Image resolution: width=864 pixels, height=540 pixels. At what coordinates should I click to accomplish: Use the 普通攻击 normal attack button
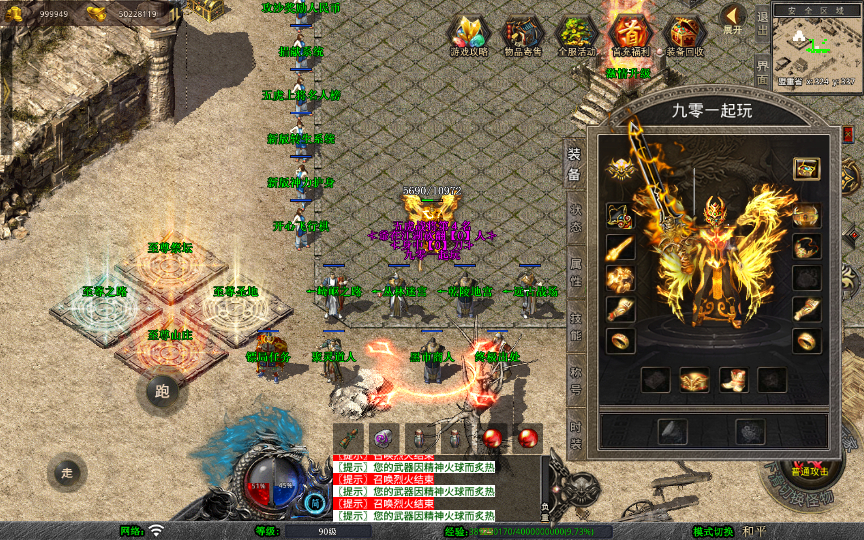(809, 470)
